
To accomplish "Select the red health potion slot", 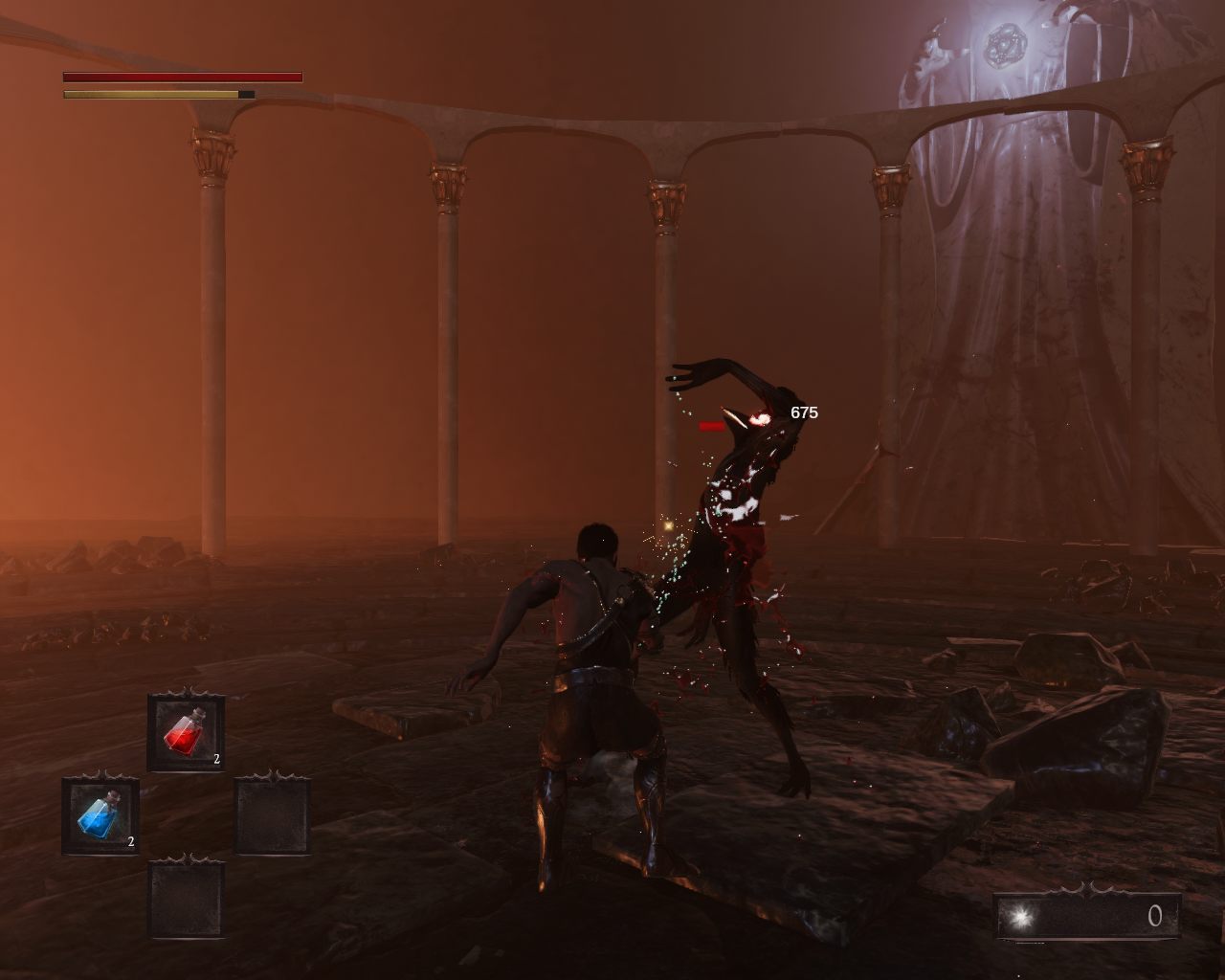I will (x=186, y=734).
